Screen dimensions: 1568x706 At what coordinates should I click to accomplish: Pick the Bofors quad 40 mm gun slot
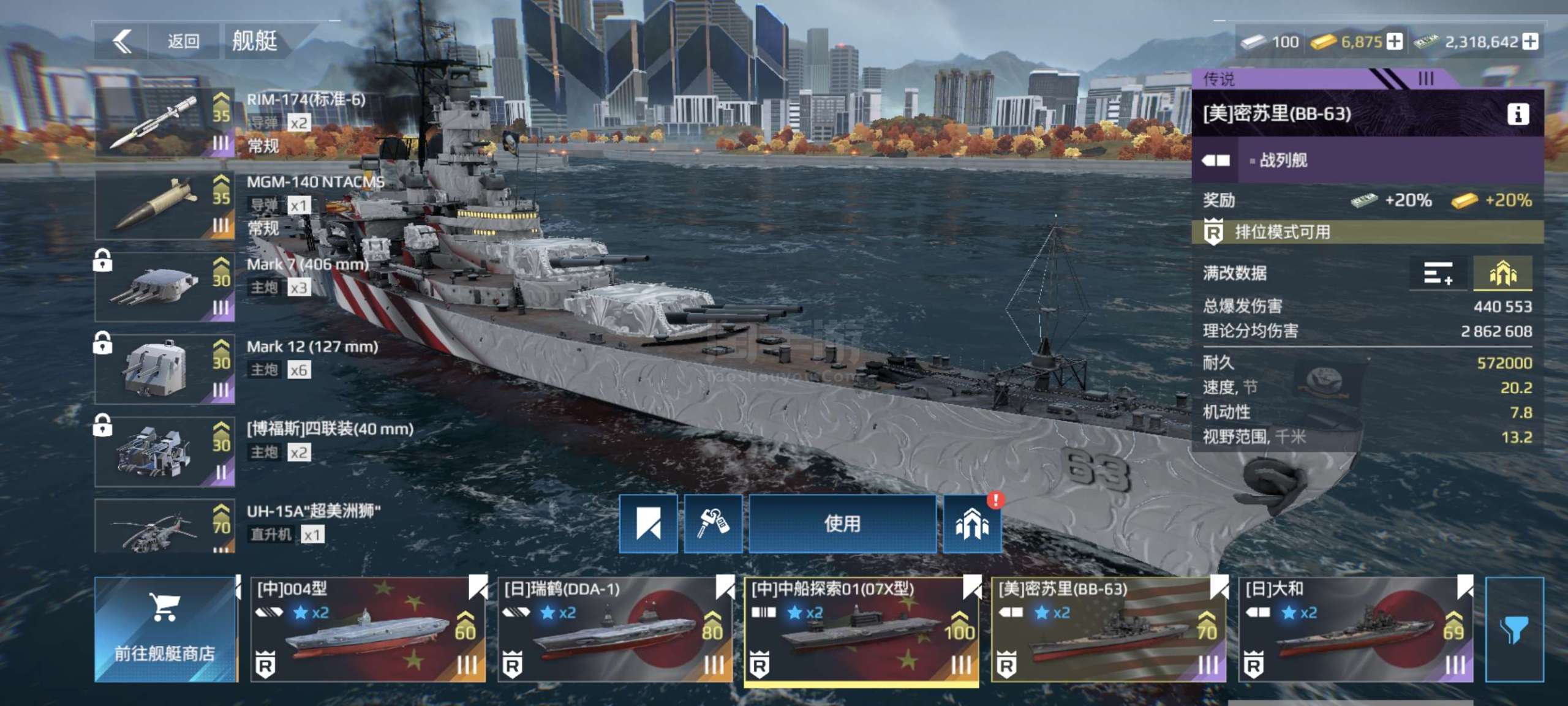(x=164, y=452)
